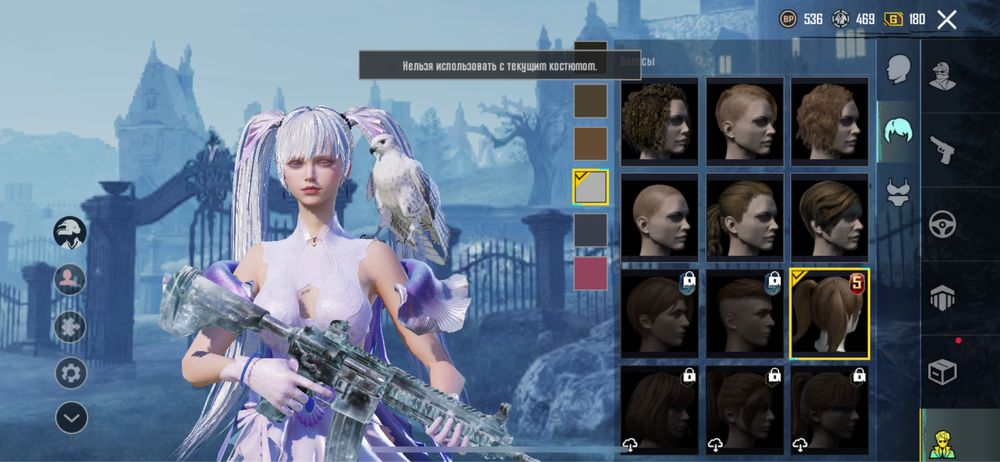
Task: Click the puzzle piece icon
Action: coord(71,326)
